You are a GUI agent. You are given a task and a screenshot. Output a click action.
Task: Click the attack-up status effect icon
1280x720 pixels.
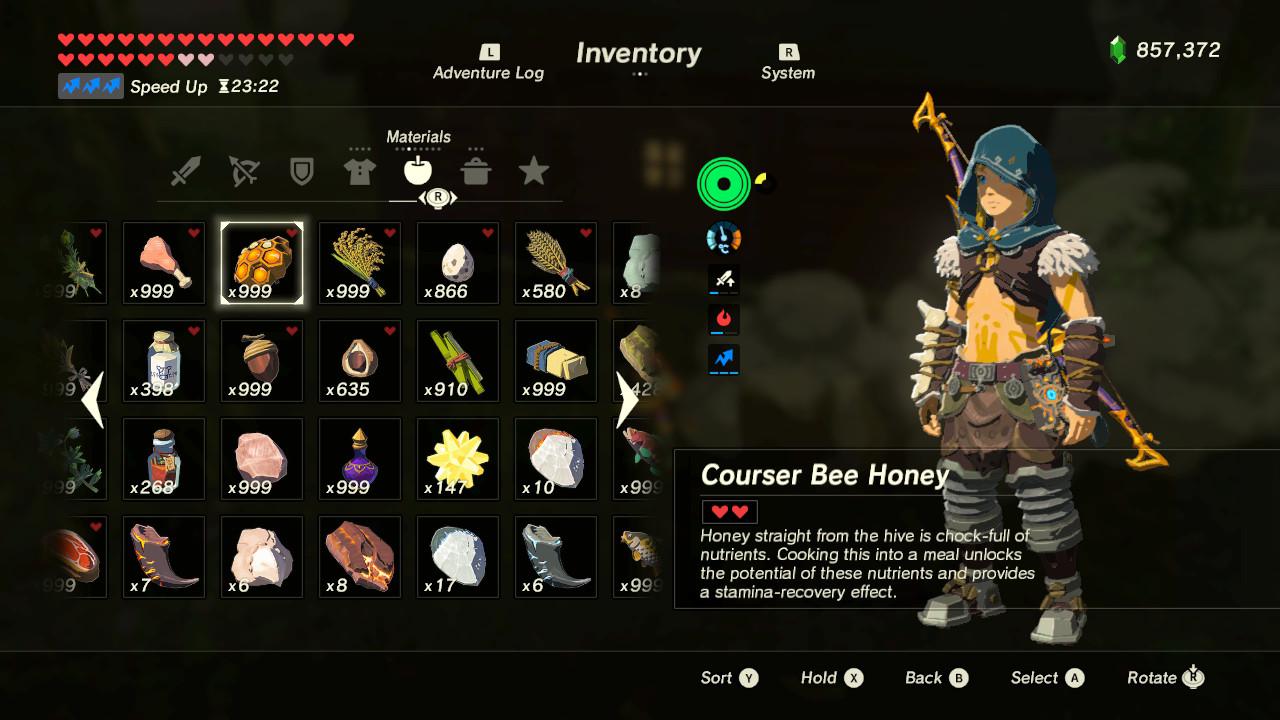(x=723, y=281)
